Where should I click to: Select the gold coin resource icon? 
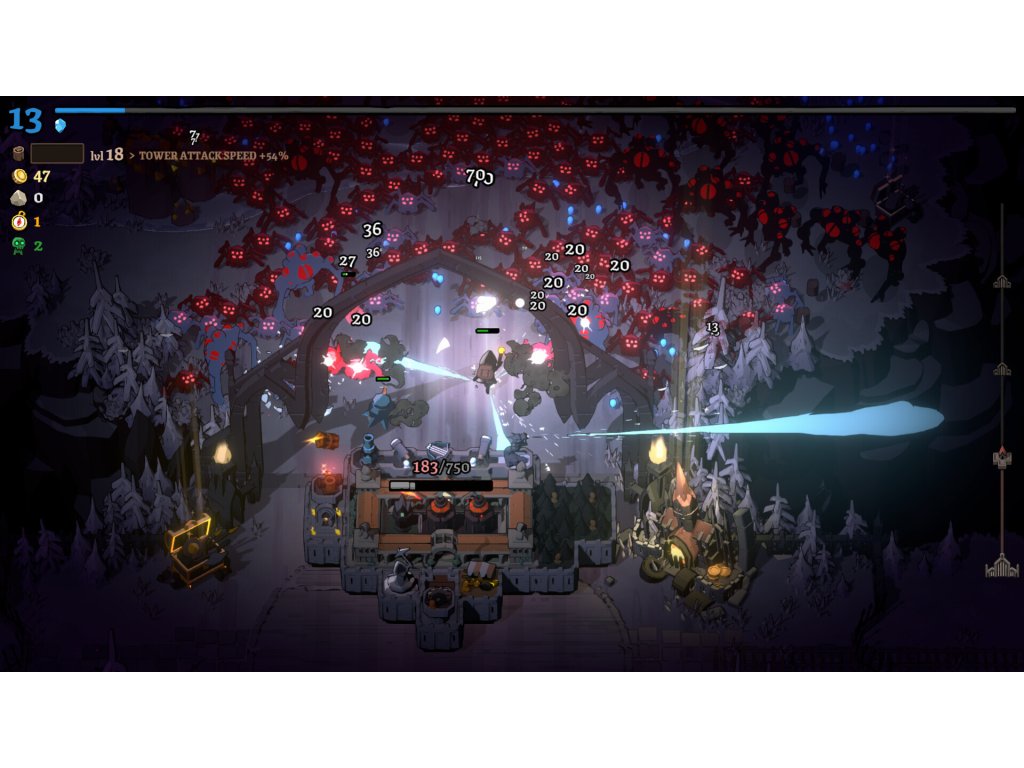(x=17, y=176)
